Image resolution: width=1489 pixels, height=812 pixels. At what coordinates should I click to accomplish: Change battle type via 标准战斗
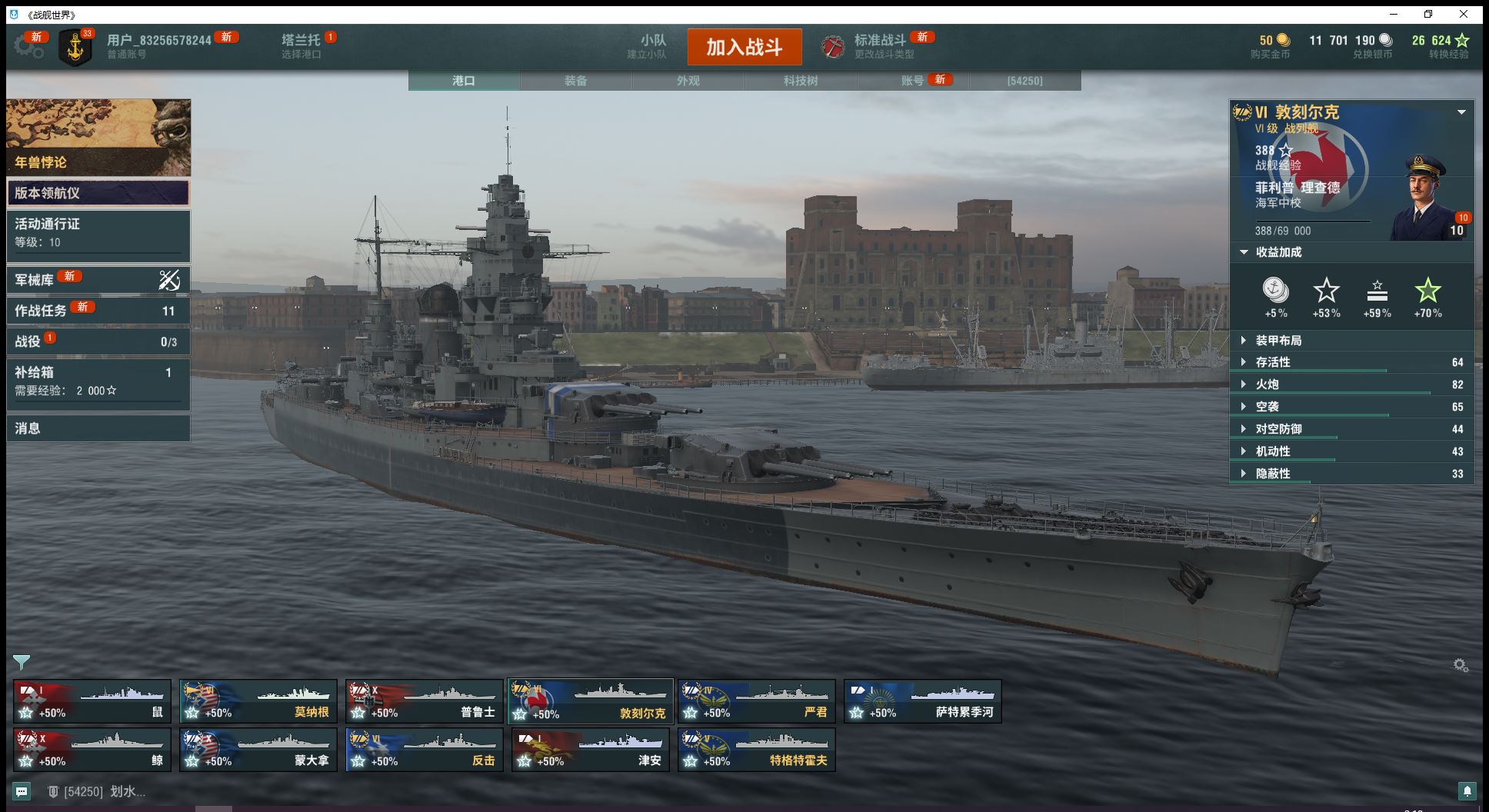pos(879,46)
